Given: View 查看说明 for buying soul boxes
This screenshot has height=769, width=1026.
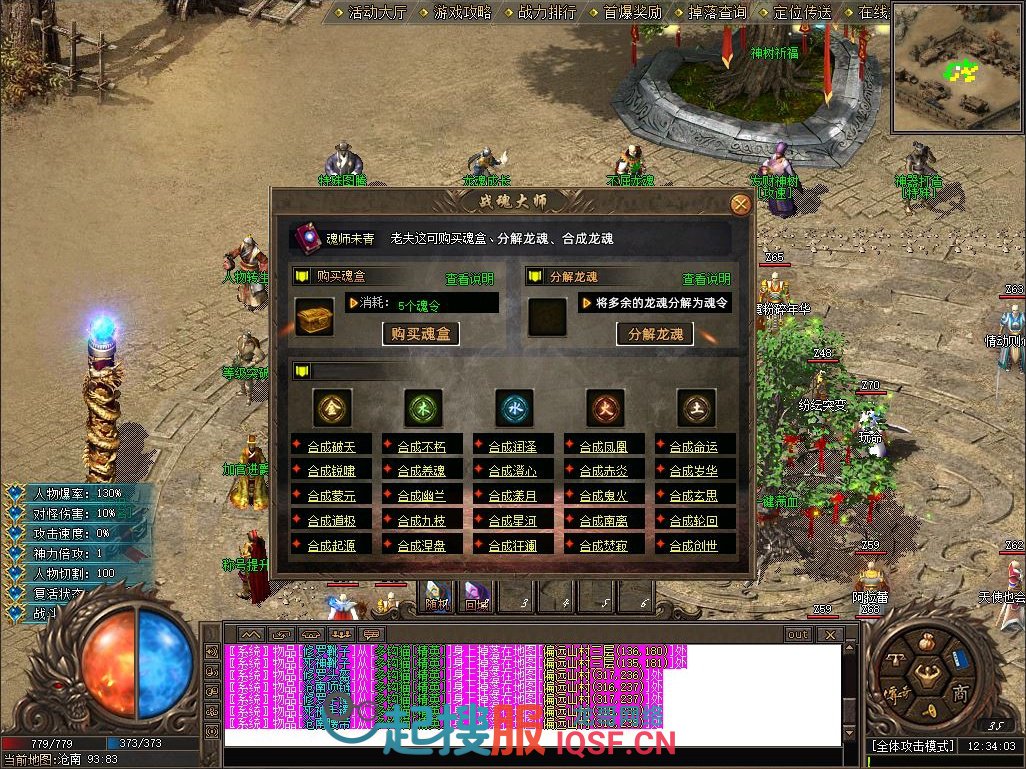Looking at the screenshot, I should tap(470, 279).
